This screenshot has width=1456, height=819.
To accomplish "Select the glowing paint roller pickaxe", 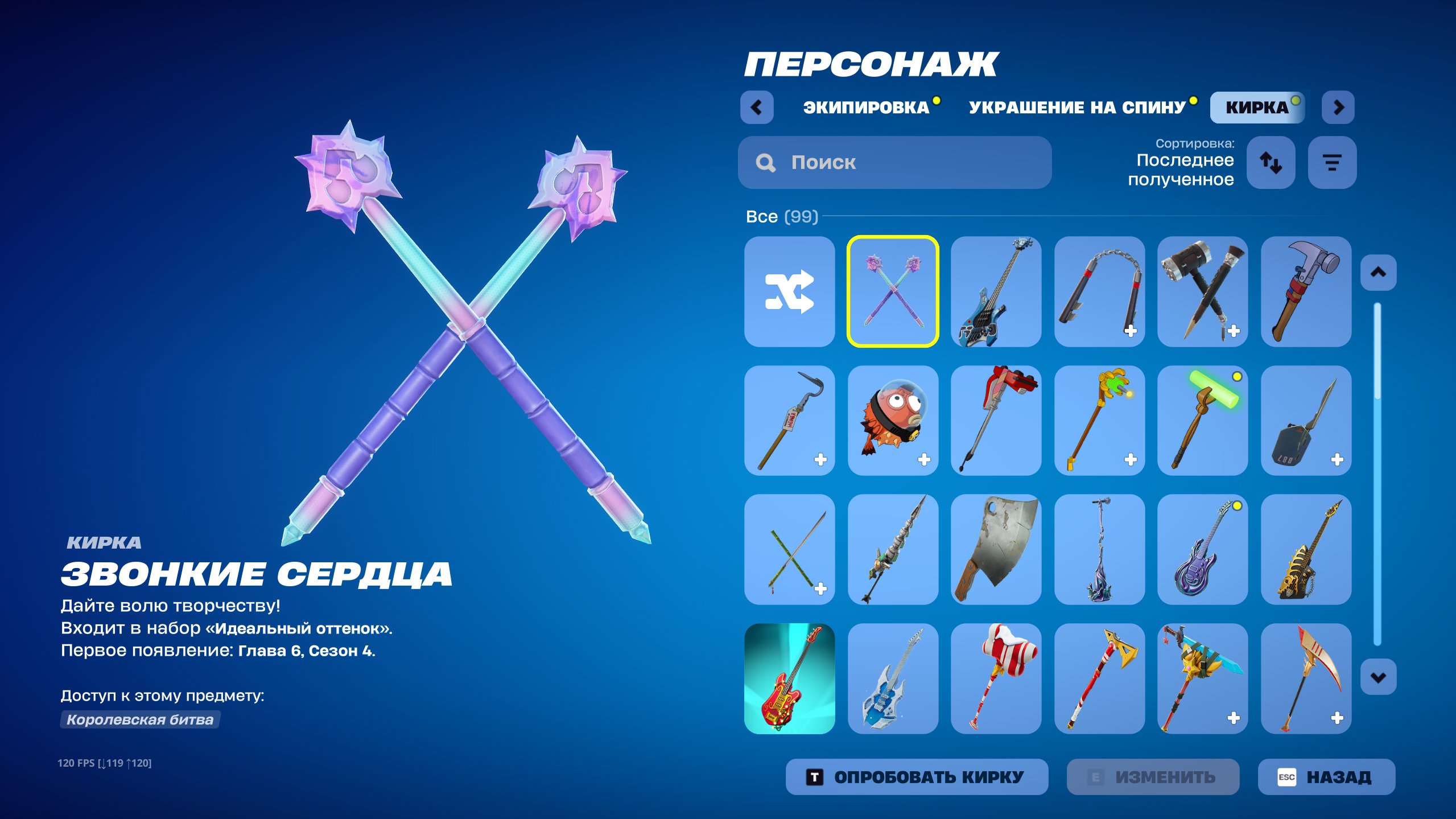I will [x=1202, y=421].
